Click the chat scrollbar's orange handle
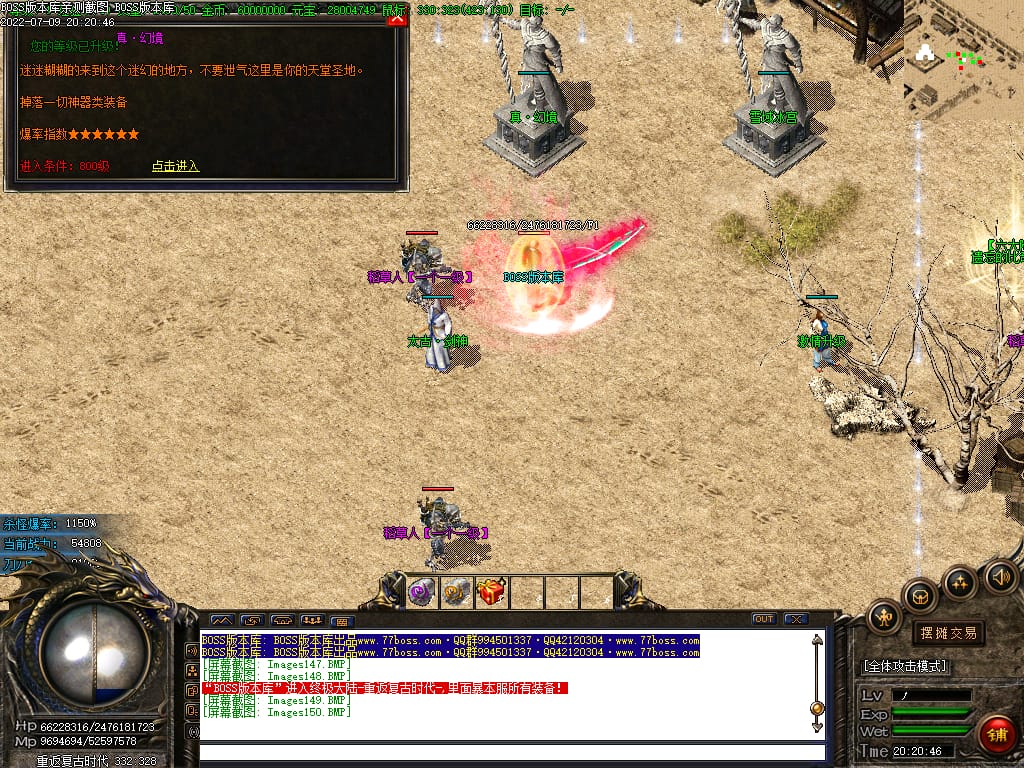Screen dimensions: 1024x768 coord(817,709)
